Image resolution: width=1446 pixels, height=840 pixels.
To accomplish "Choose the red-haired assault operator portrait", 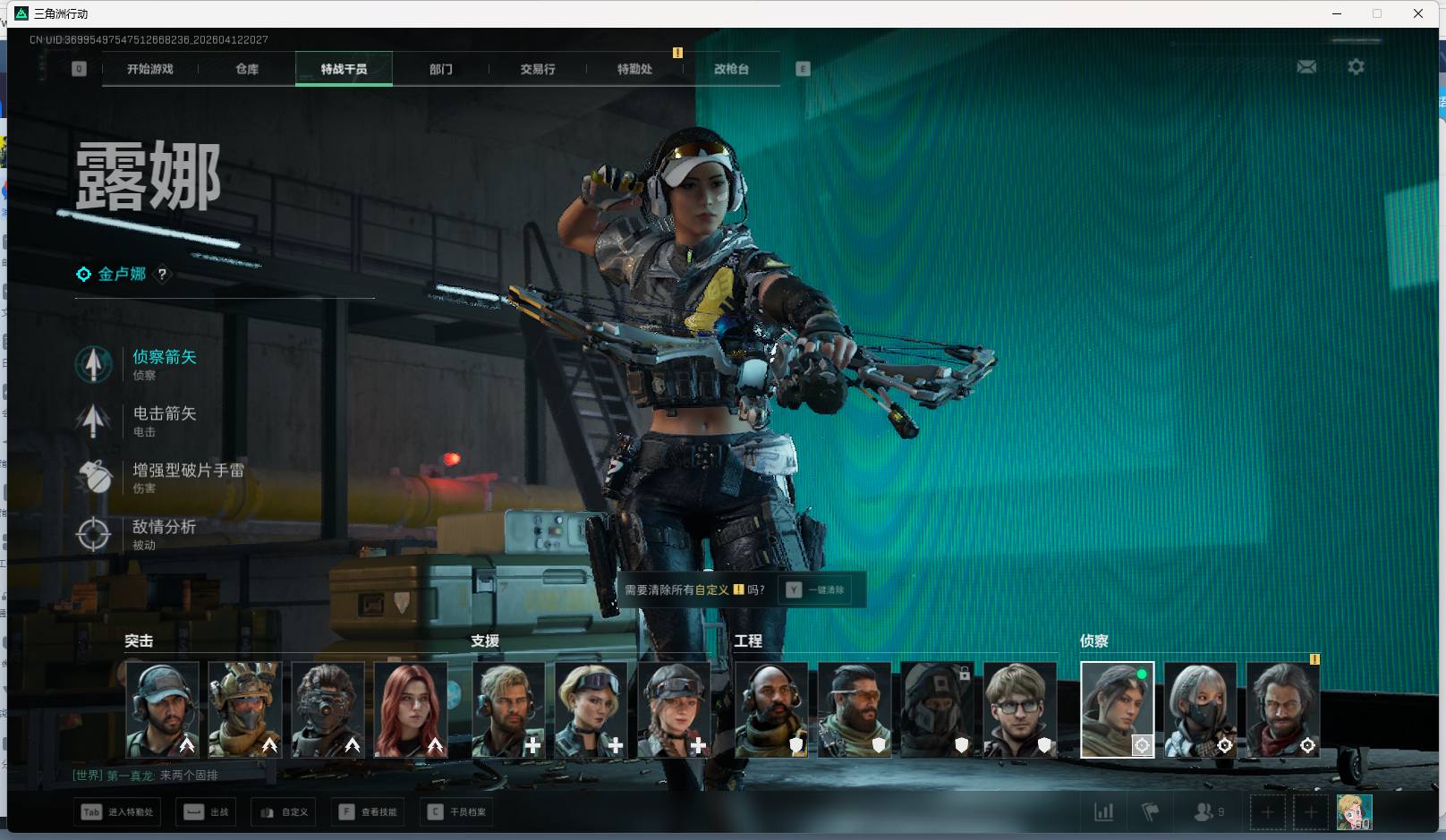I will point(411,709).
